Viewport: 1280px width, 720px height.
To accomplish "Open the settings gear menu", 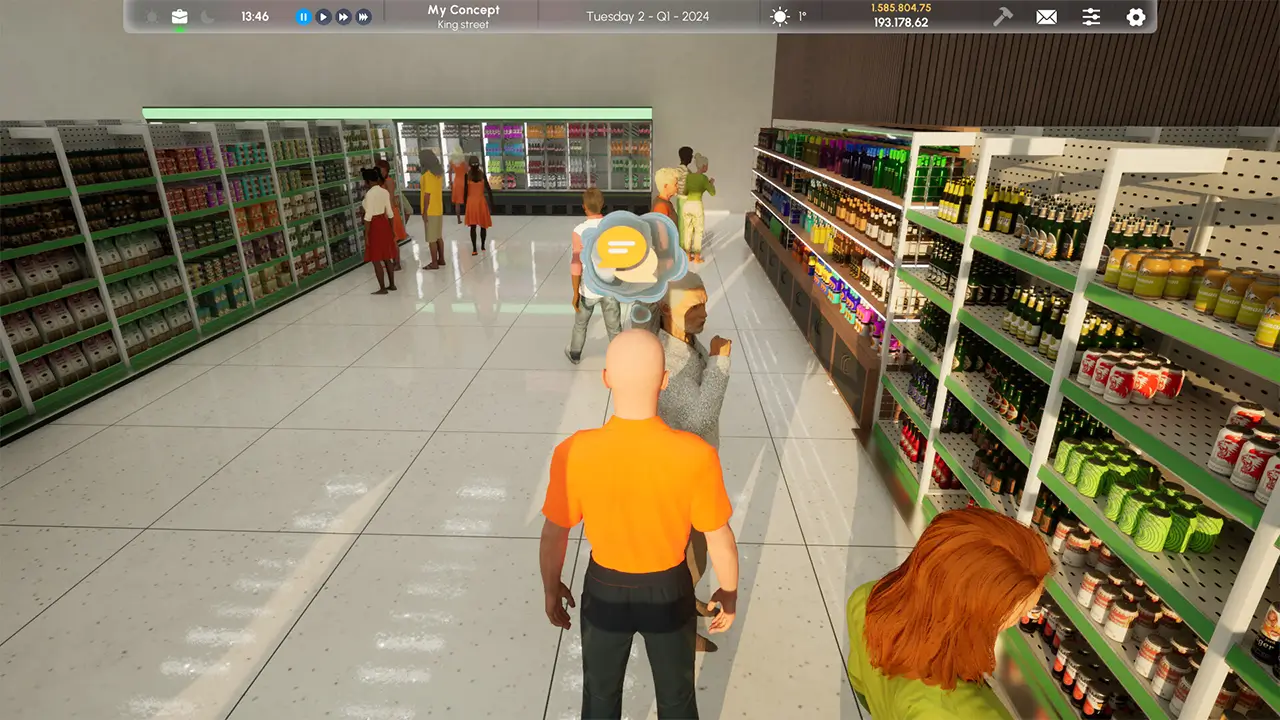I will 1135,16.
